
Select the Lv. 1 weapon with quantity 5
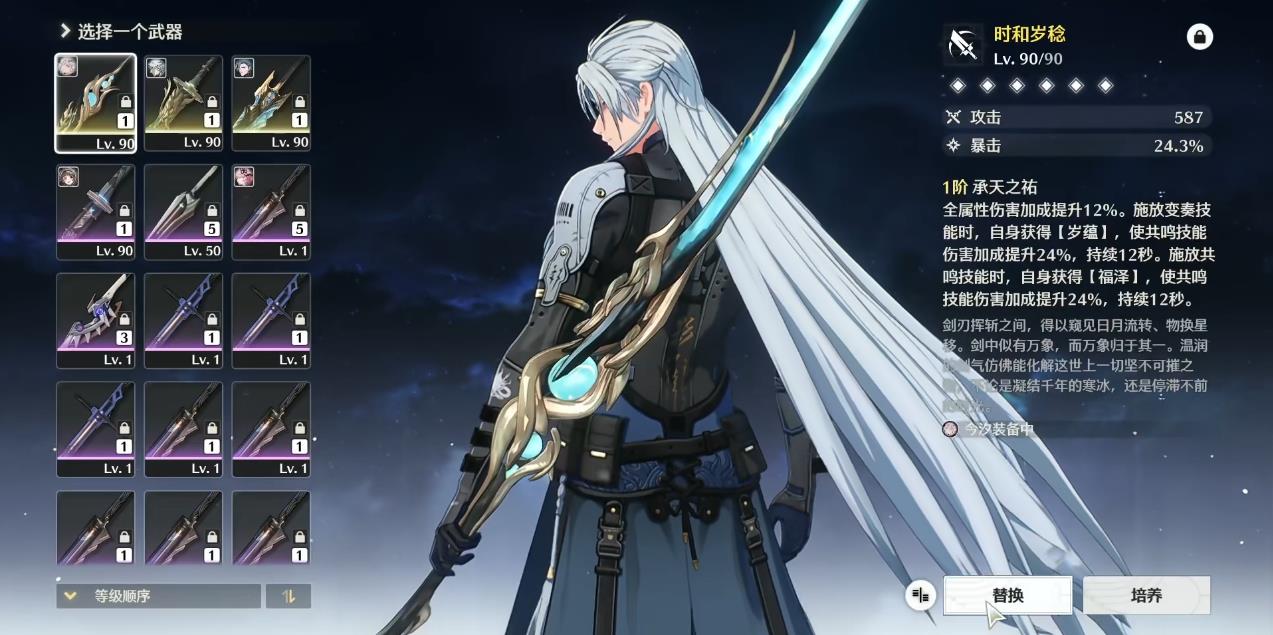tap(271, 212)
